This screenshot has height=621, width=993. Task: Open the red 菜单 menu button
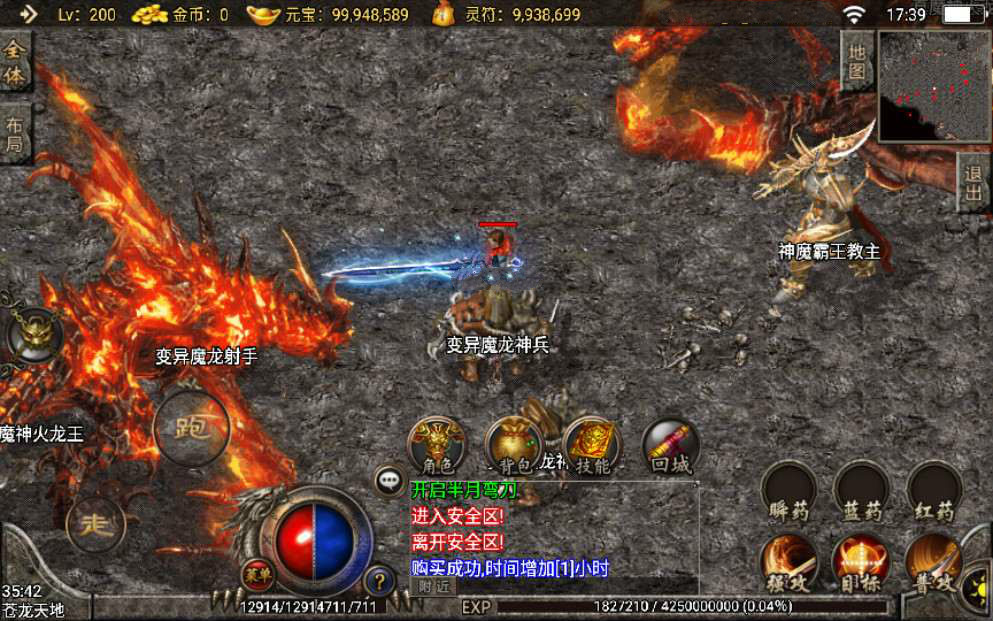pyautogui.click(x=257, y=574)
